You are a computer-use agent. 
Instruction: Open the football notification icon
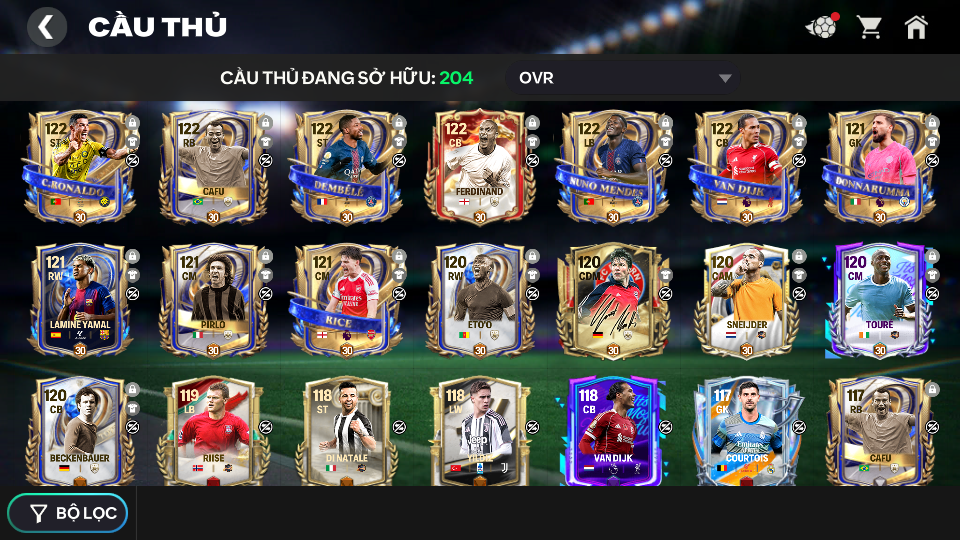(821, 27)
